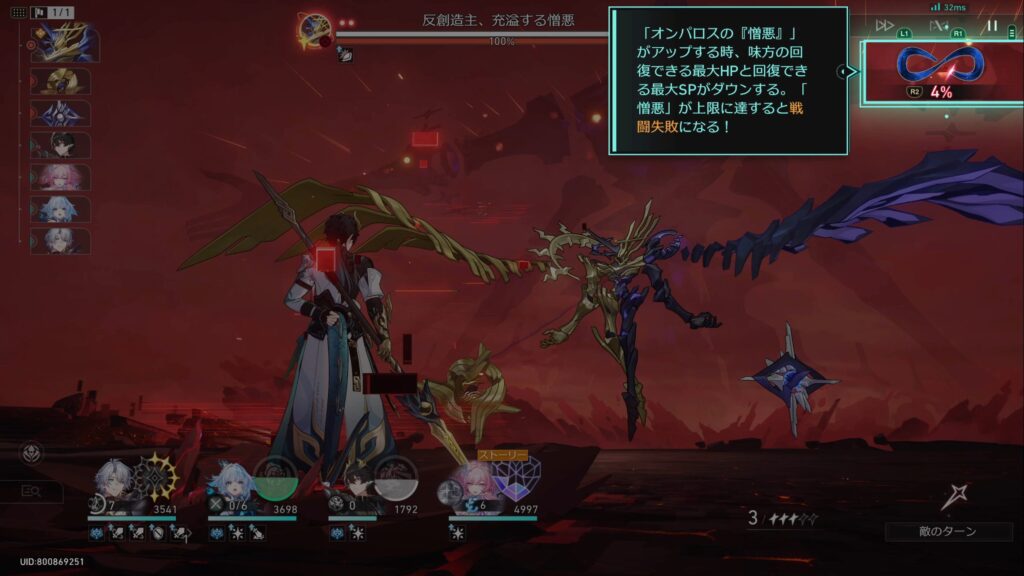Select the golden ring enemy in turn order
Image resolution: width=1024 pixels, height=576 pixels.
[x=62, y=82]
